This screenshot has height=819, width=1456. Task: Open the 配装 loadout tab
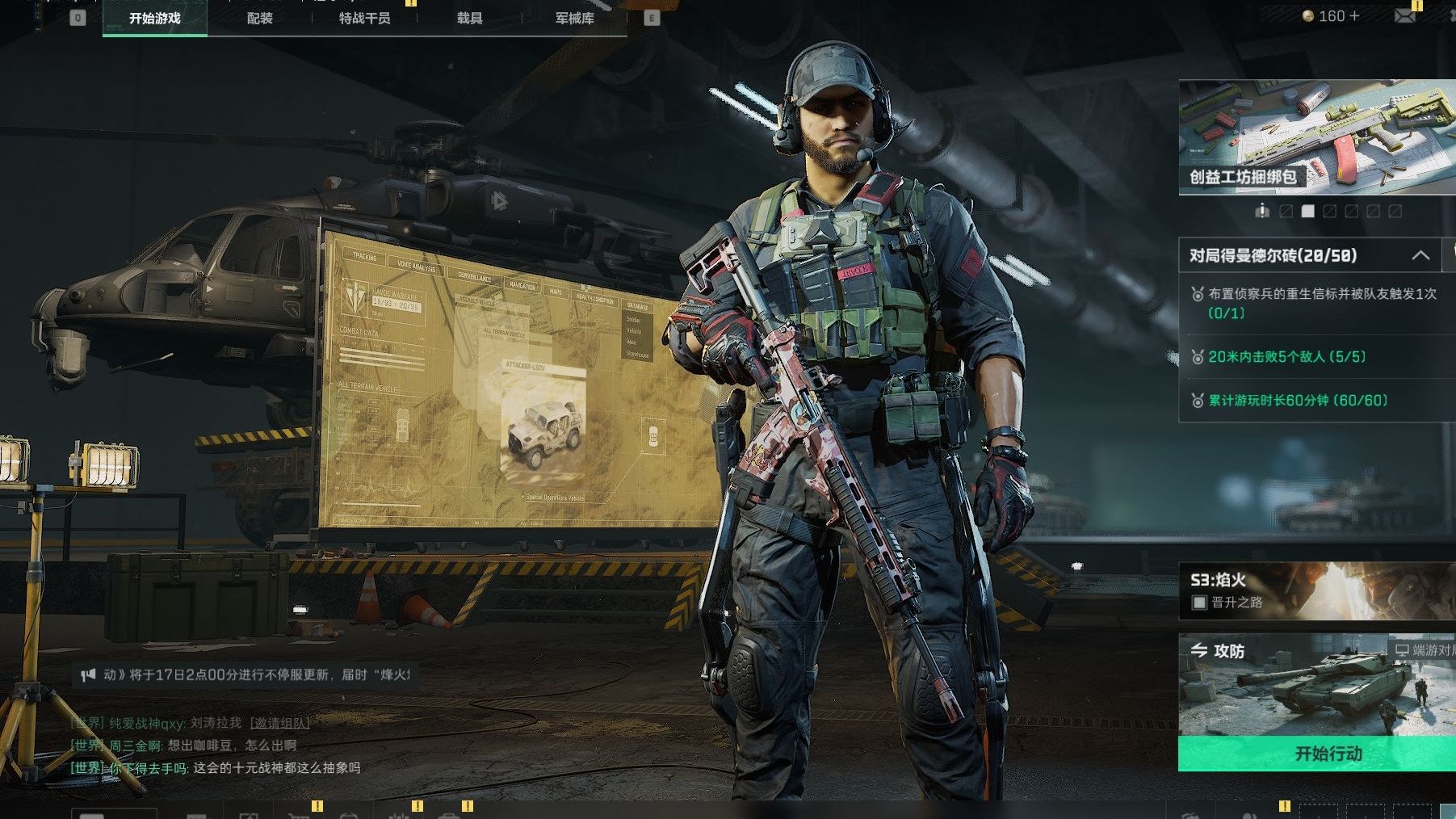click(x=259, y=19)
